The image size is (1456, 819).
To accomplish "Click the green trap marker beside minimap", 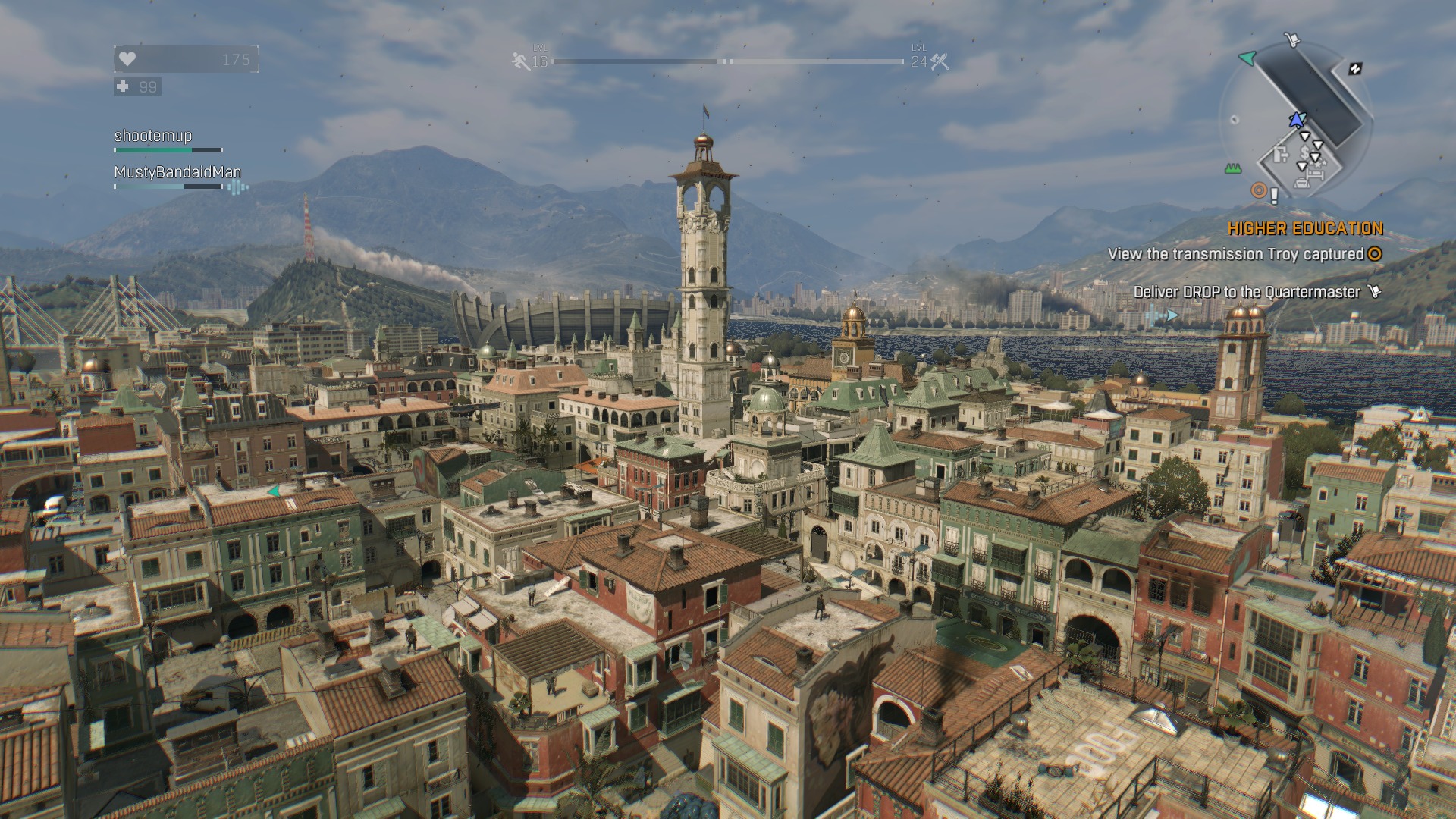I will (x=1232, y=168).
